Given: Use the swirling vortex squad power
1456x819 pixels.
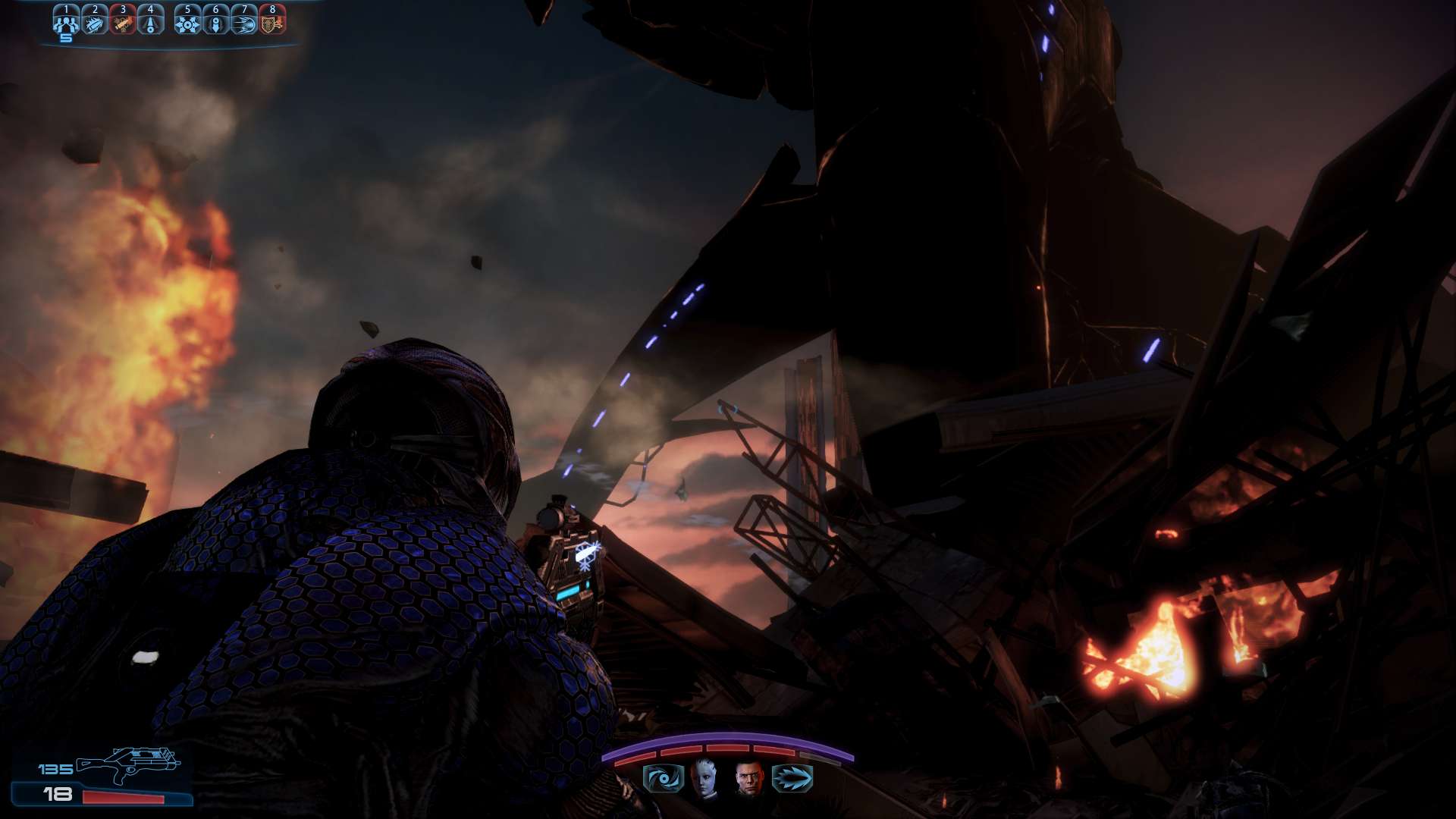Looking at the screenshot, I should (664, 778).
